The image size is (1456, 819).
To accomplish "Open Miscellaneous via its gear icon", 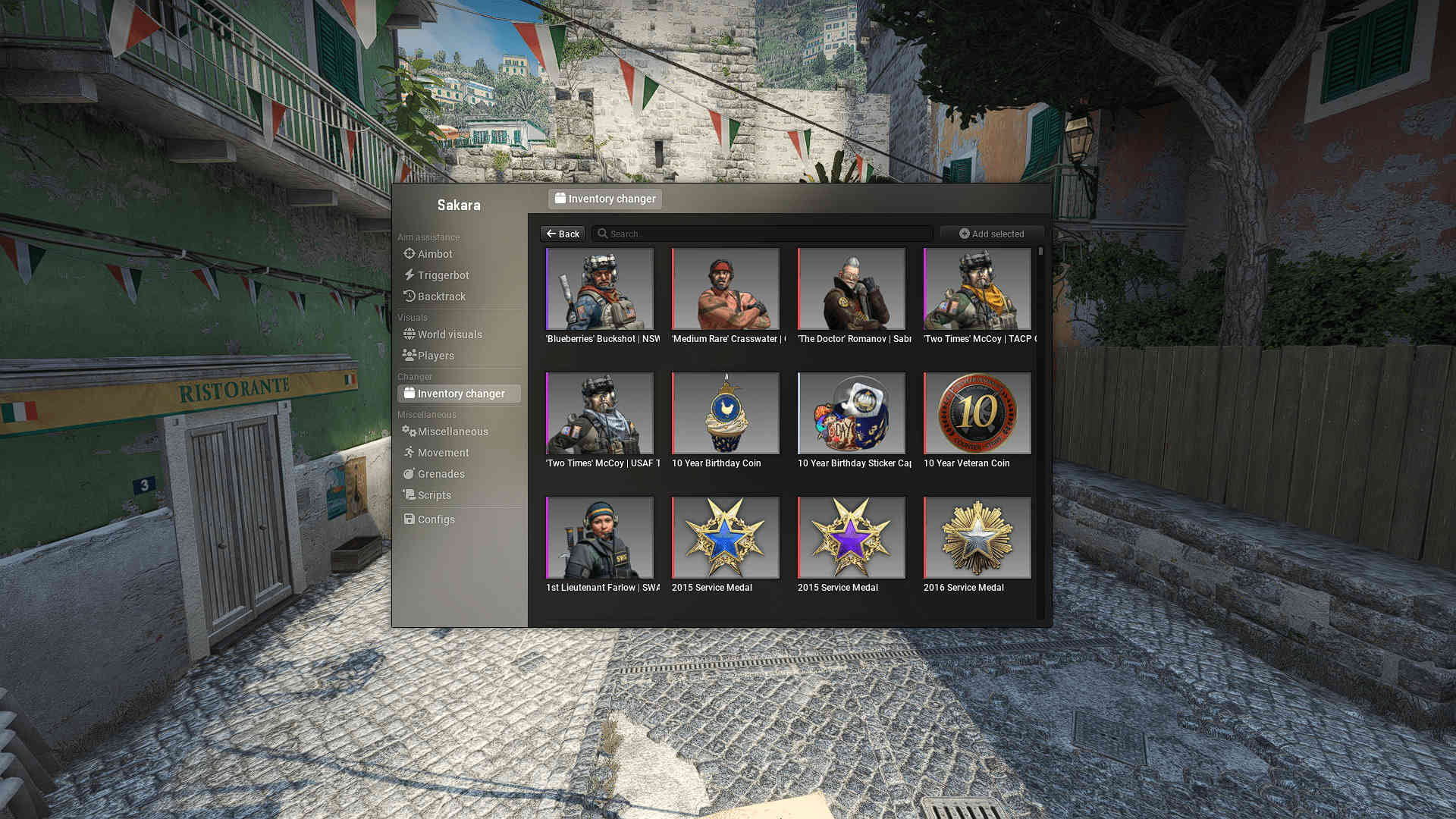I will click(x=409, y=431).
